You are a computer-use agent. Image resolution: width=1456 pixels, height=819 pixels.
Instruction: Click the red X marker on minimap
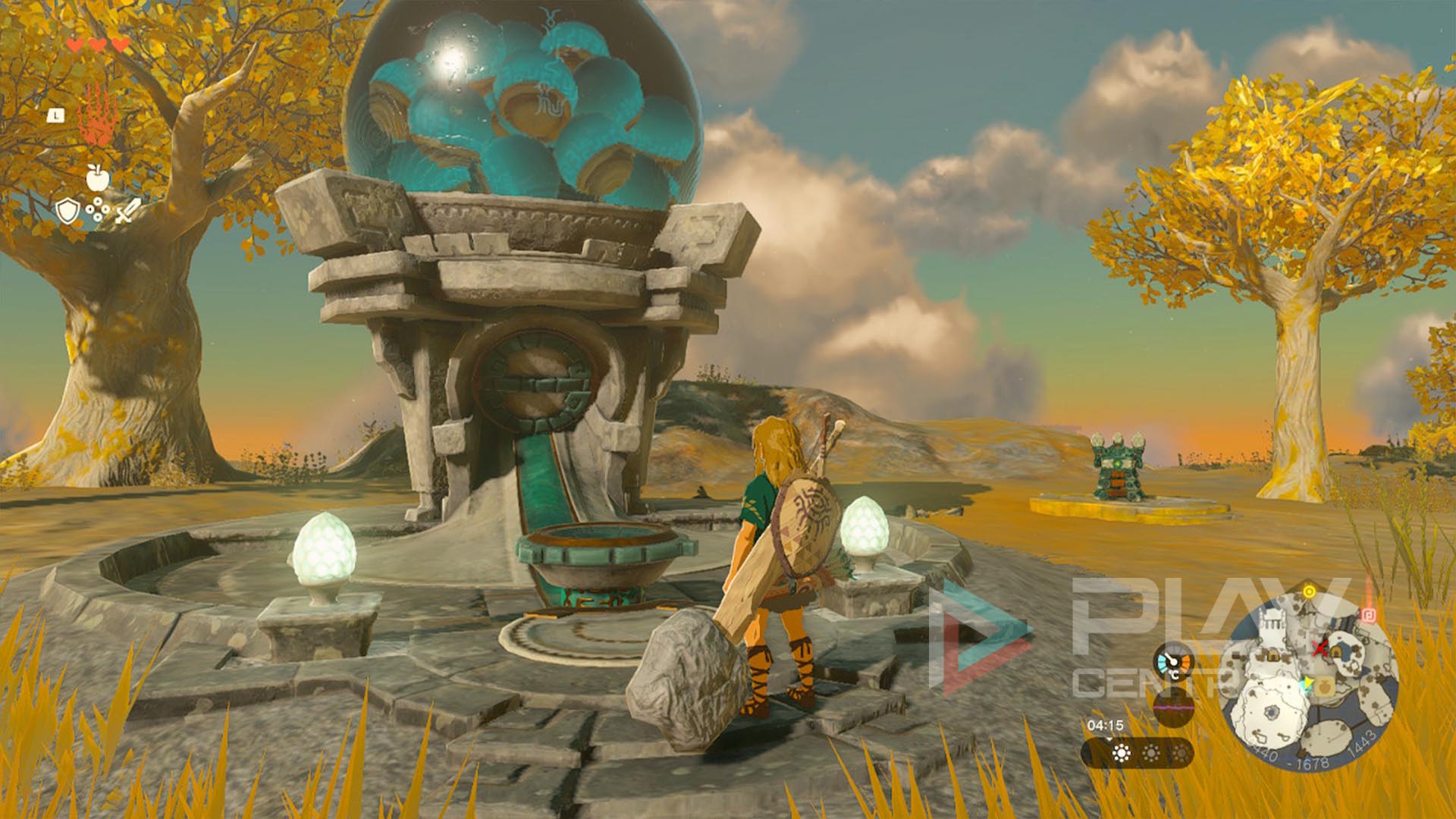pyautogui.click(x=1320, y=648)
